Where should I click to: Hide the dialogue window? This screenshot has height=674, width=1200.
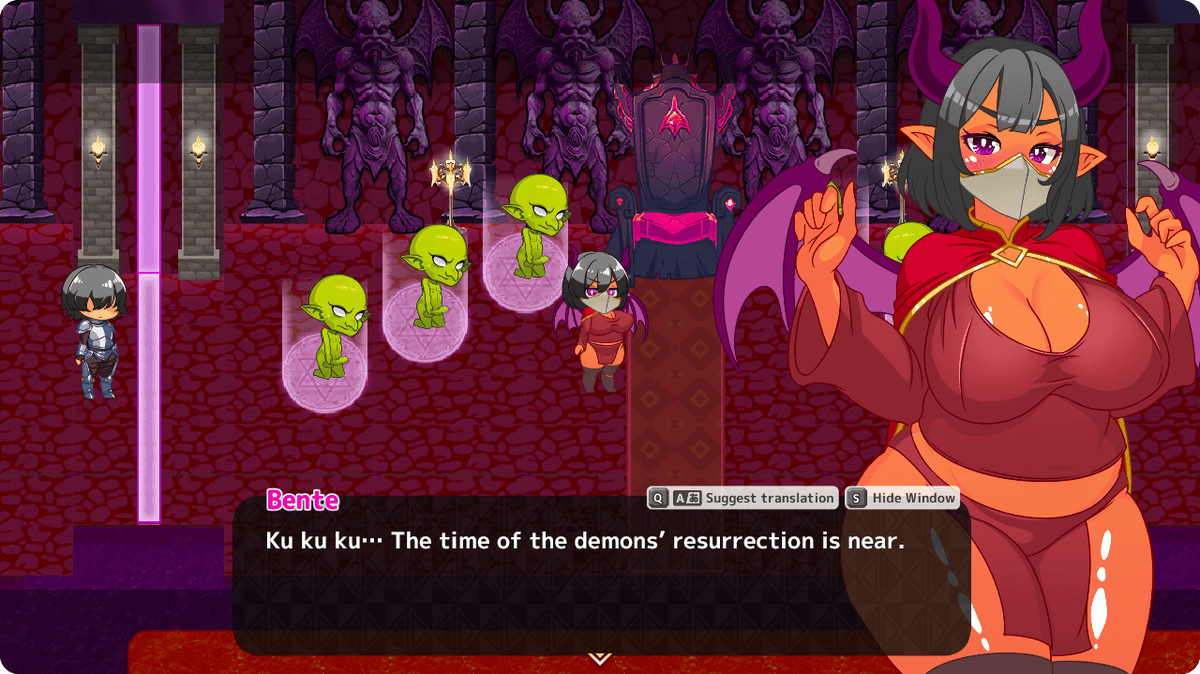(x=902, y=498)
